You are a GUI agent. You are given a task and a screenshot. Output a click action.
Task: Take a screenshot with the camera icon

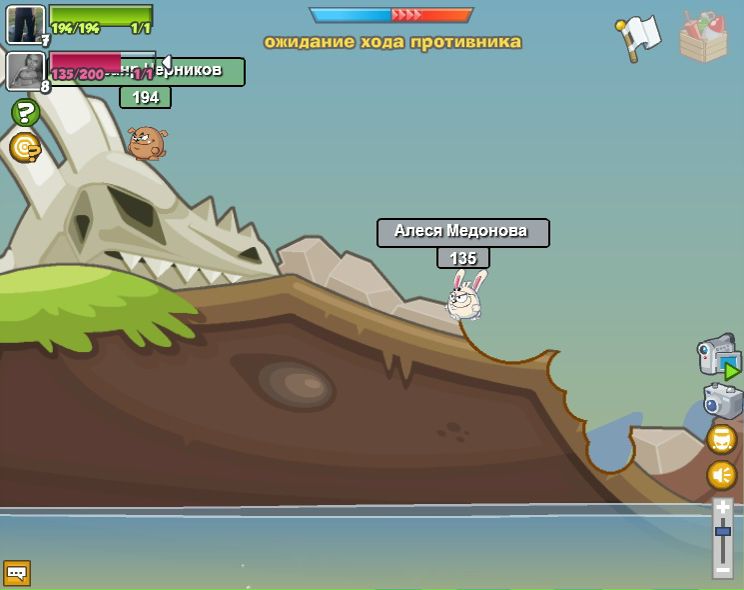point(722,402)
